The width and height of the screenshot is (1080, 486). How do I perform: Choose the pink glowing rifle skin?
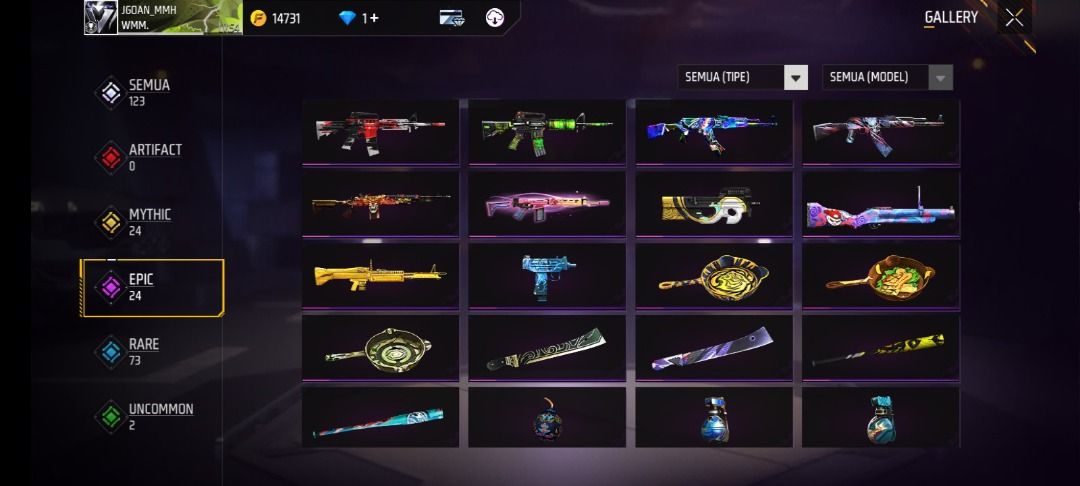547,203
